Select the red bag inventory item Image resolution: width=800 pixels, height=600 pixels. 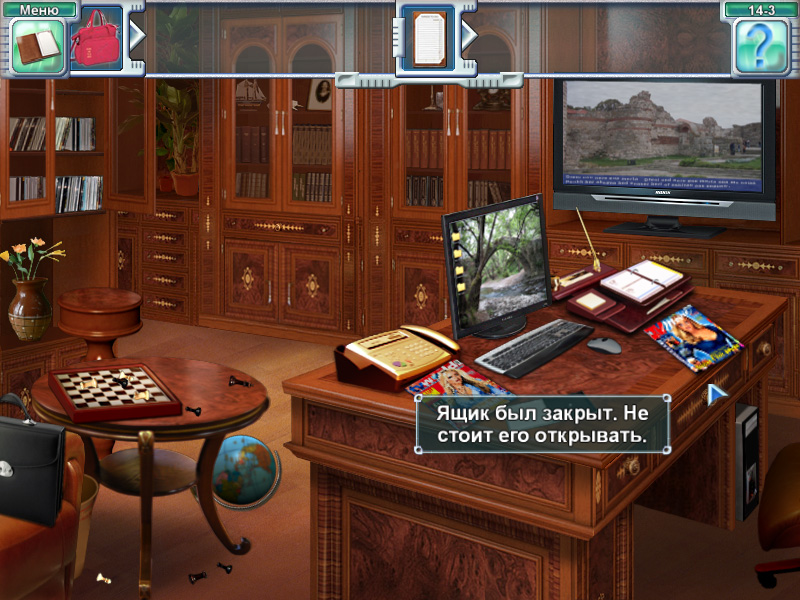click(96, 40)
